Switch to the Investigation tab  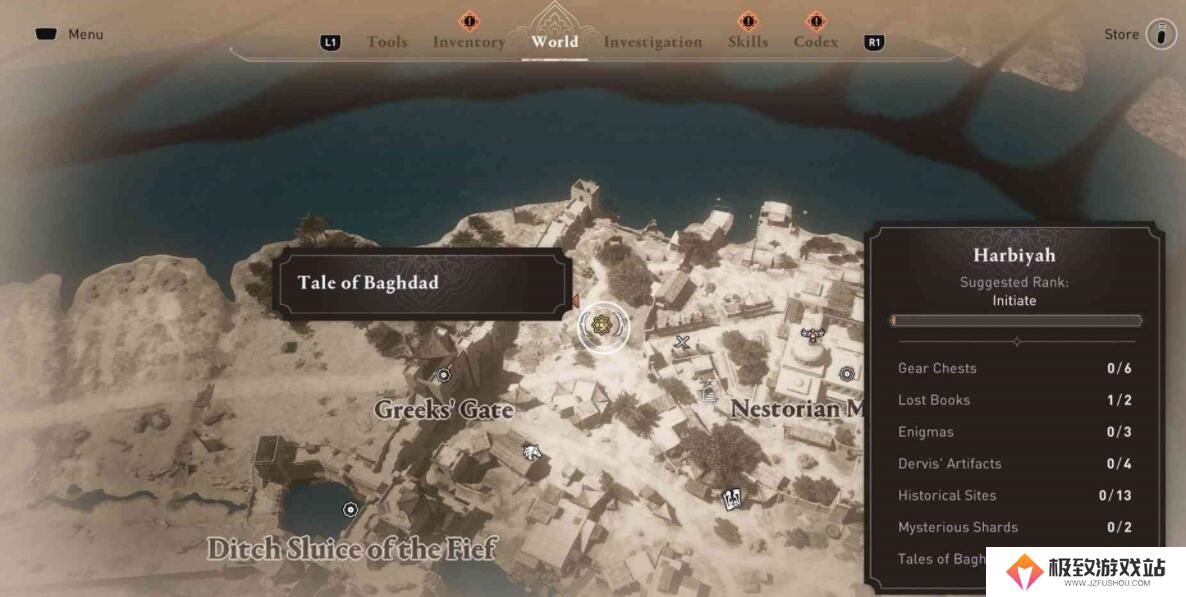652,42
